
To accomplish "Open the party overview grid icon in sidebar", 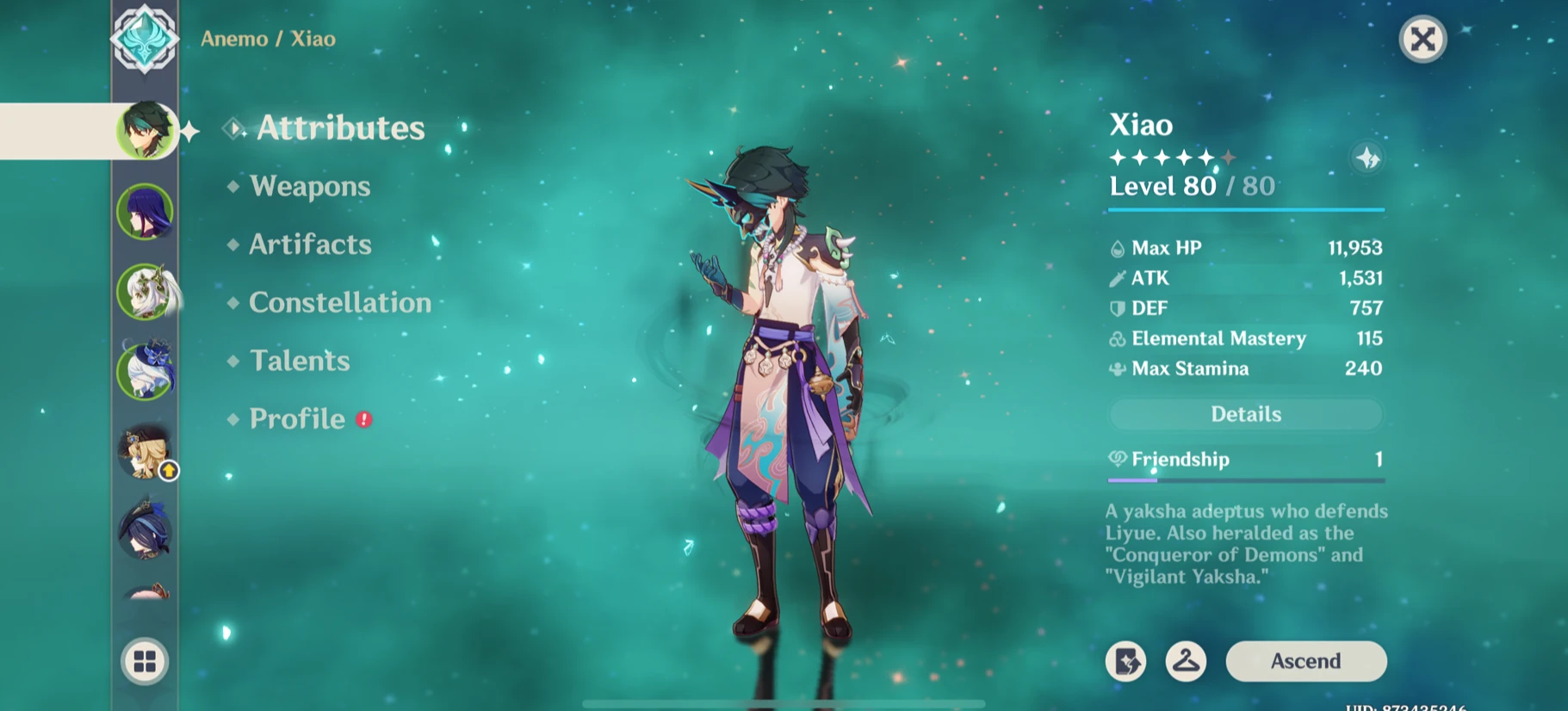I will (x=145, y=660).
